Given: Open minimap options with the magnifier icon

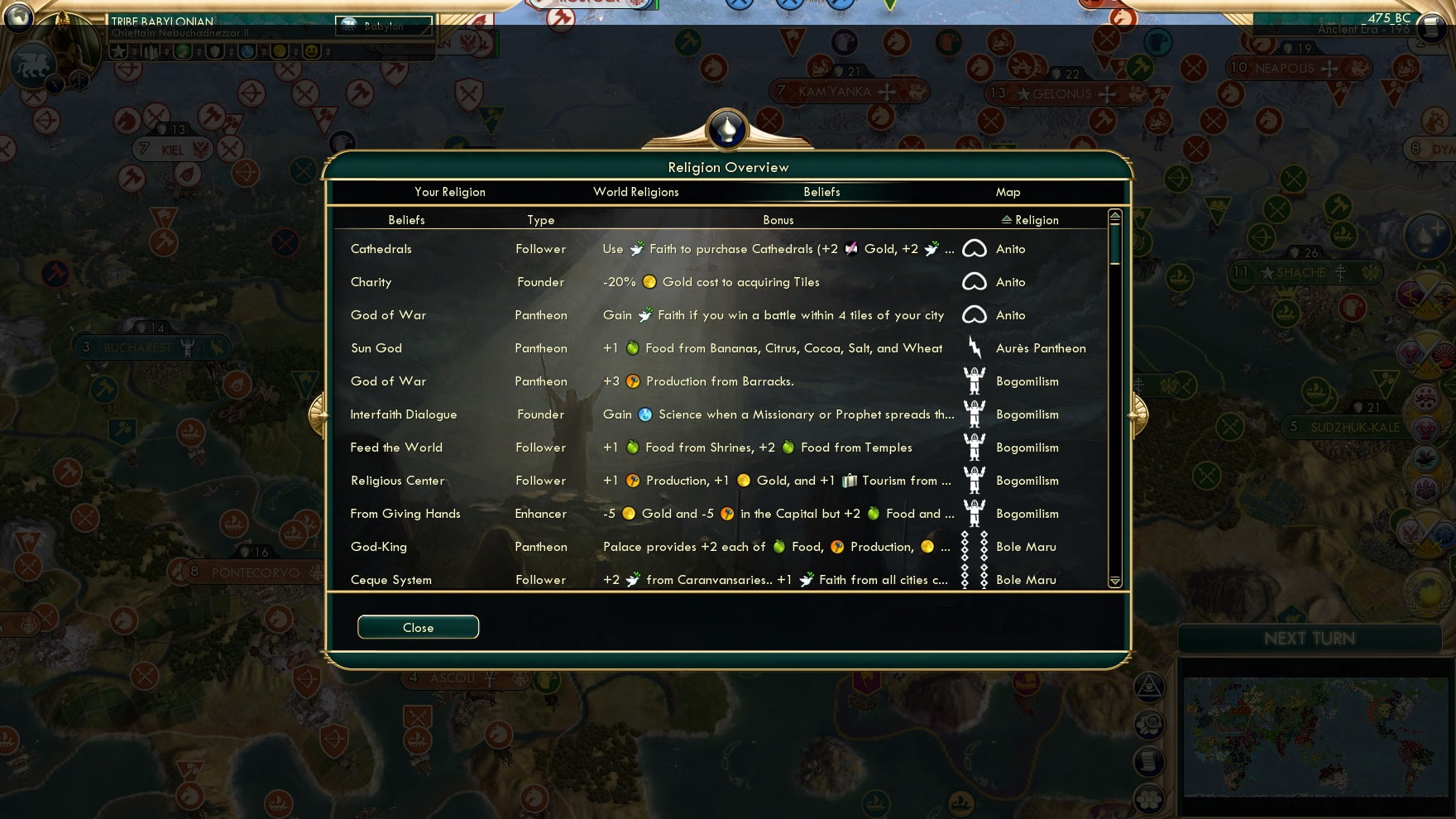Looking at the screenshot, I should 1148,725.
